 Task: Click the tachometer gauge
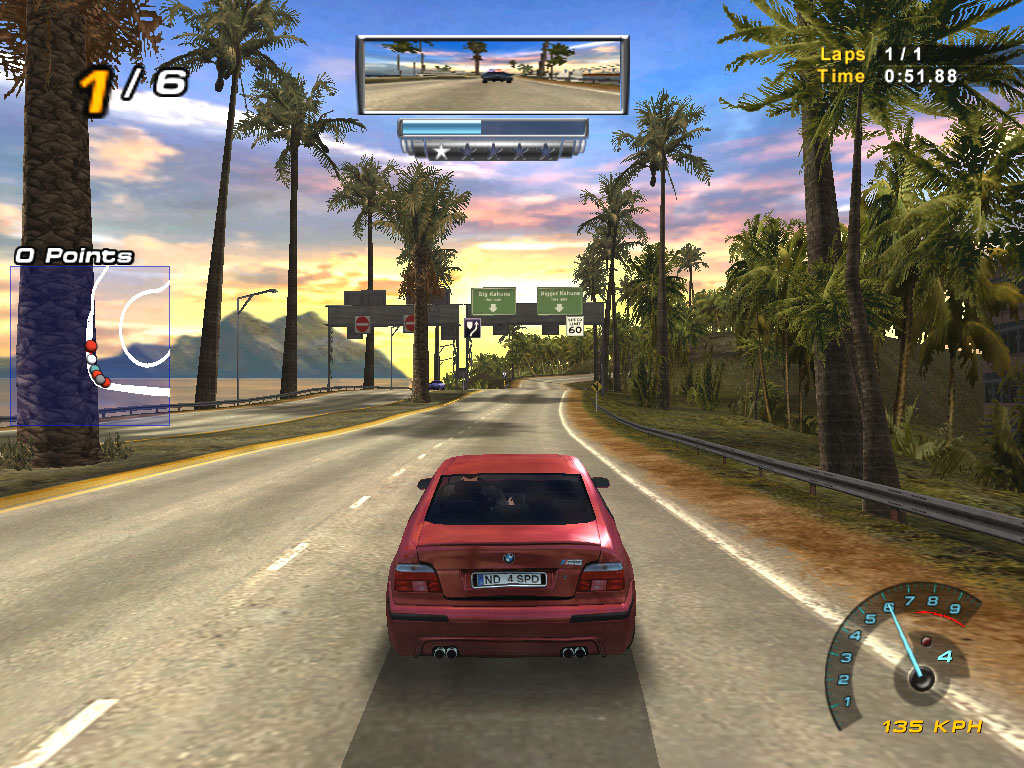(900, 652)
